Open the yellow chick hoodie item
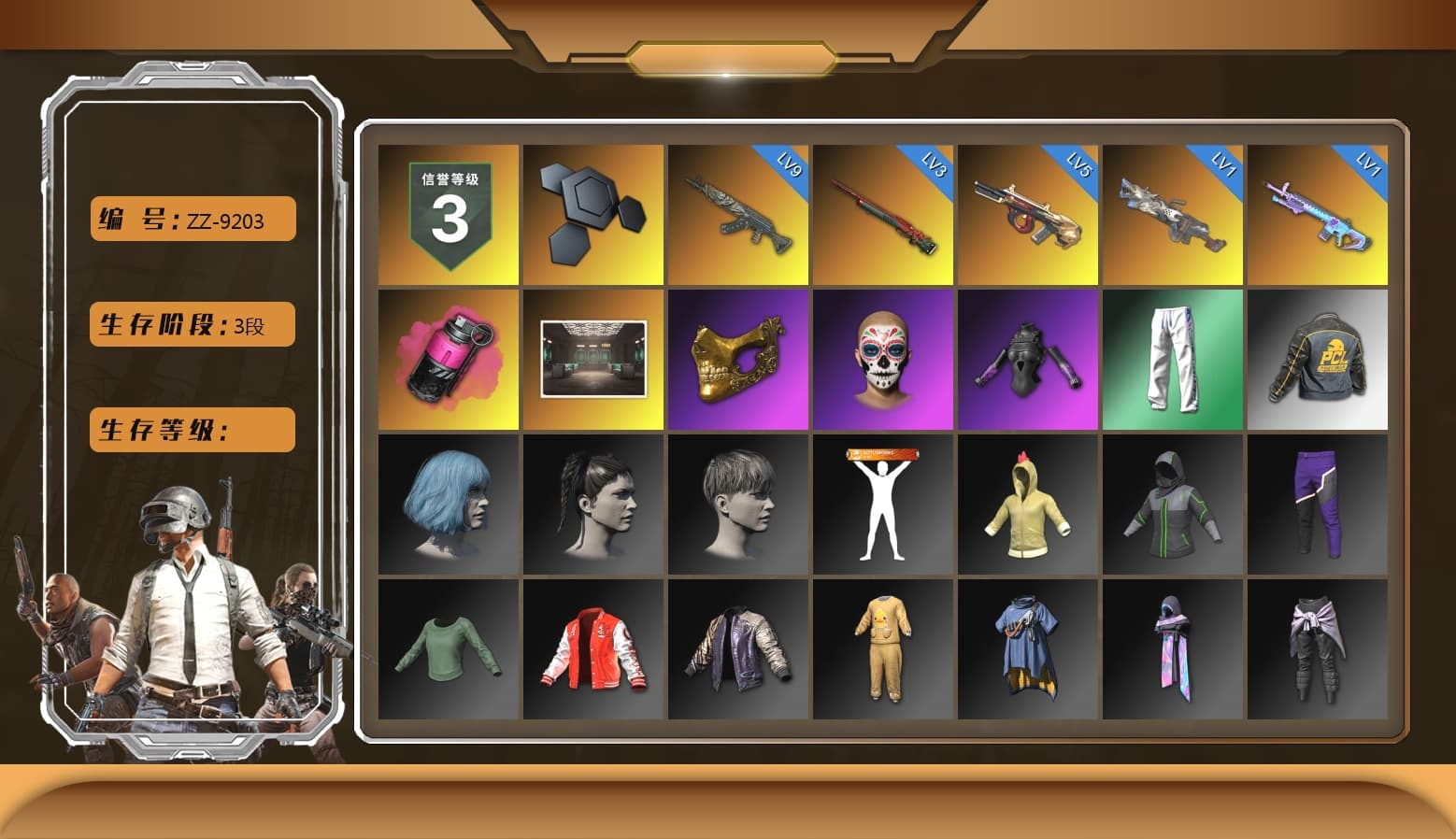Image resolution: width=1456 pixels, height=839 pixels. pyautogui.click(x=1027, y=505)
